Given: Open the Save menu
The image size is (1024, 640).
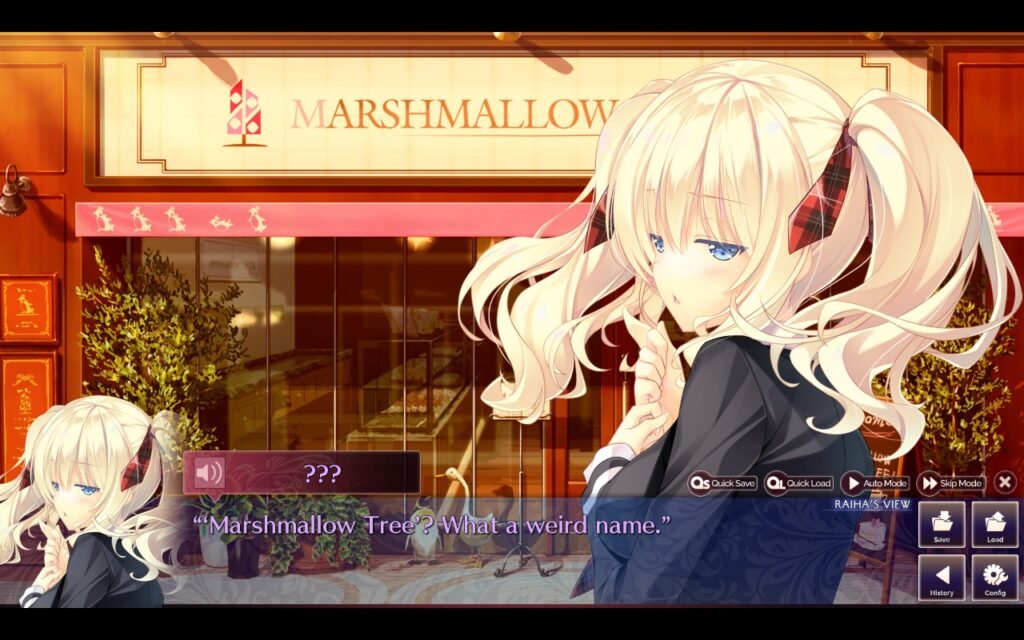Looking at the screenshot, I should [x=942, y=525].
